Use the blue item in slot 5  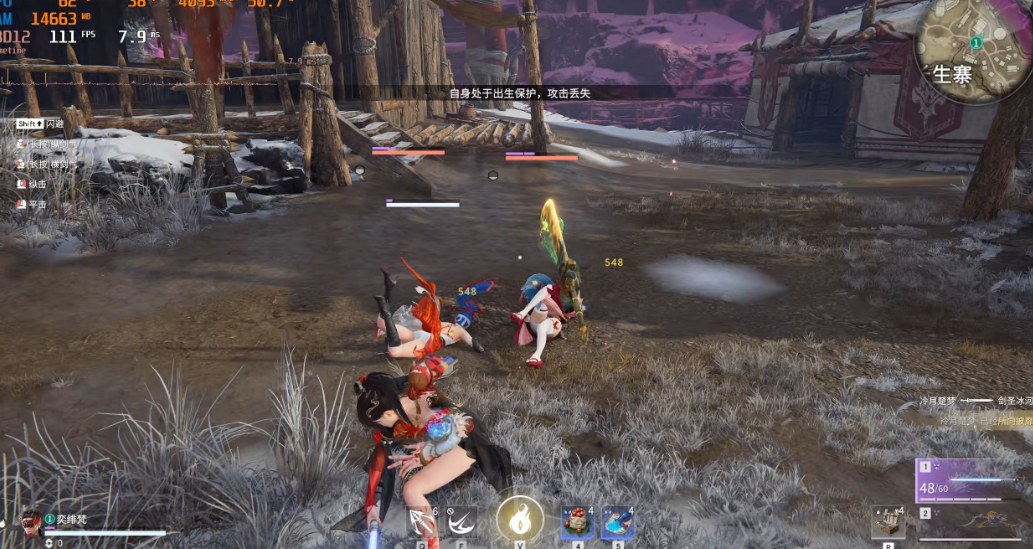coord(616,523)
